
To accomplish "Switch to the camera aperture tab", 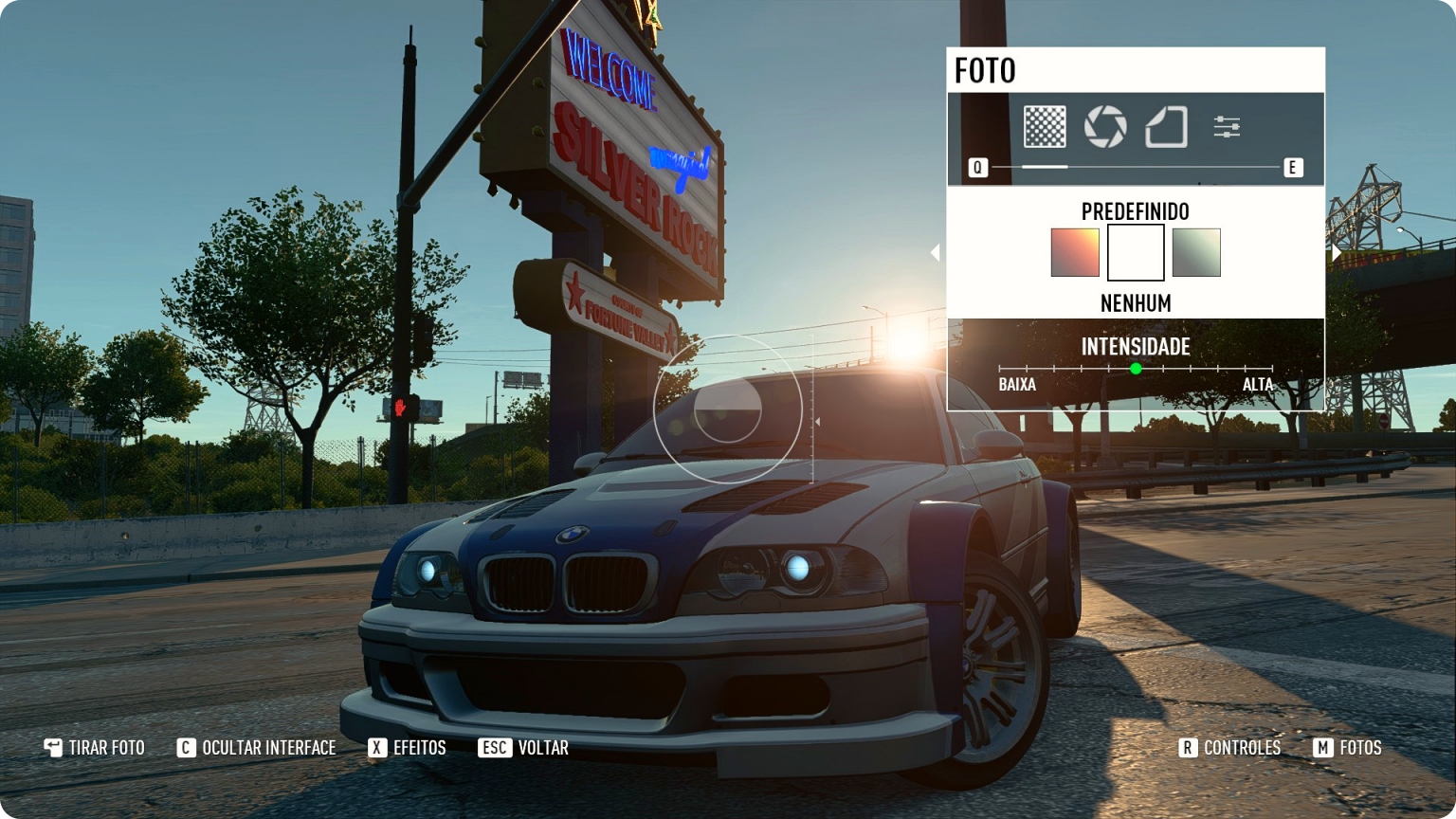I will point(1105,127).
